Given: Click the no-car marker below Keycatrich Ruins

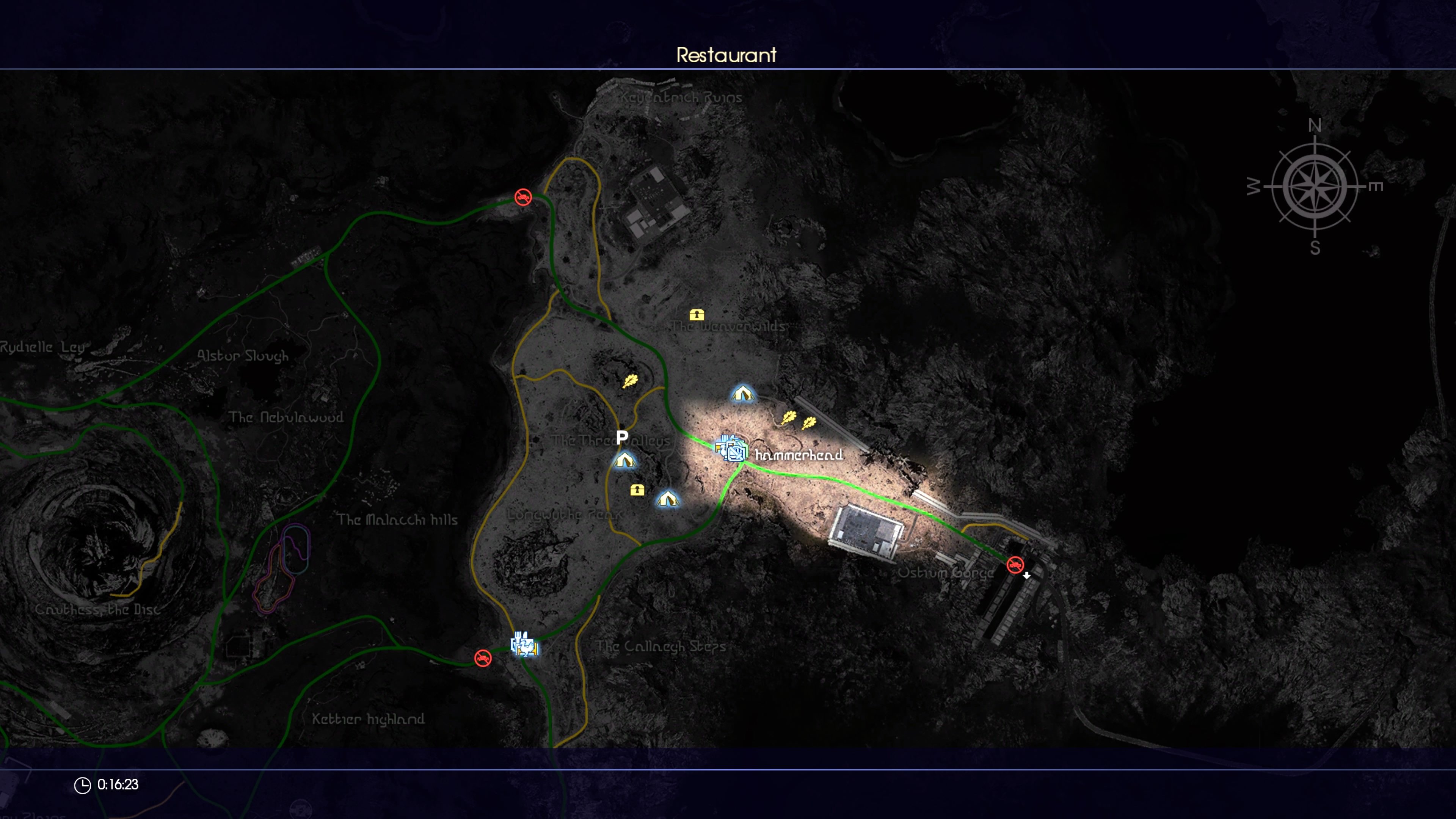Looking at the screenshot, I should click(x=523, y=197).
